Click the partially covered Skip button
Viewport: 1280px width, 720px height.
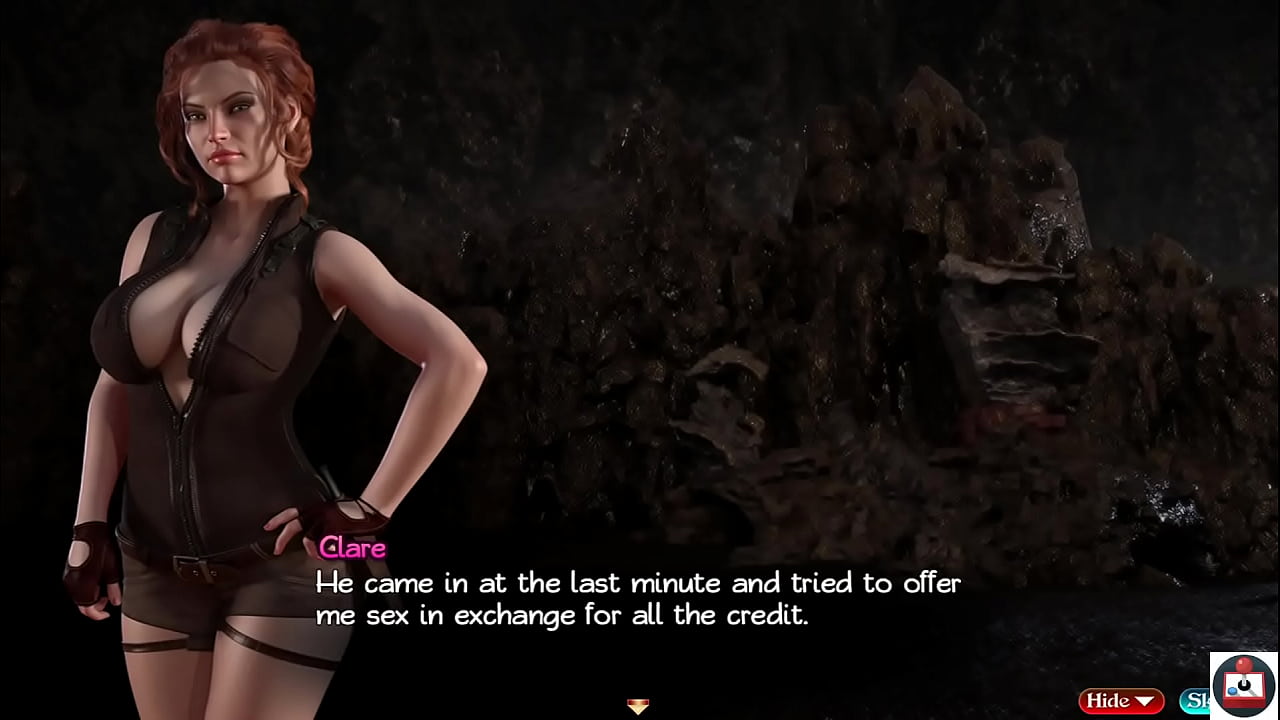pyautogui.click(x=1194, y=701)
